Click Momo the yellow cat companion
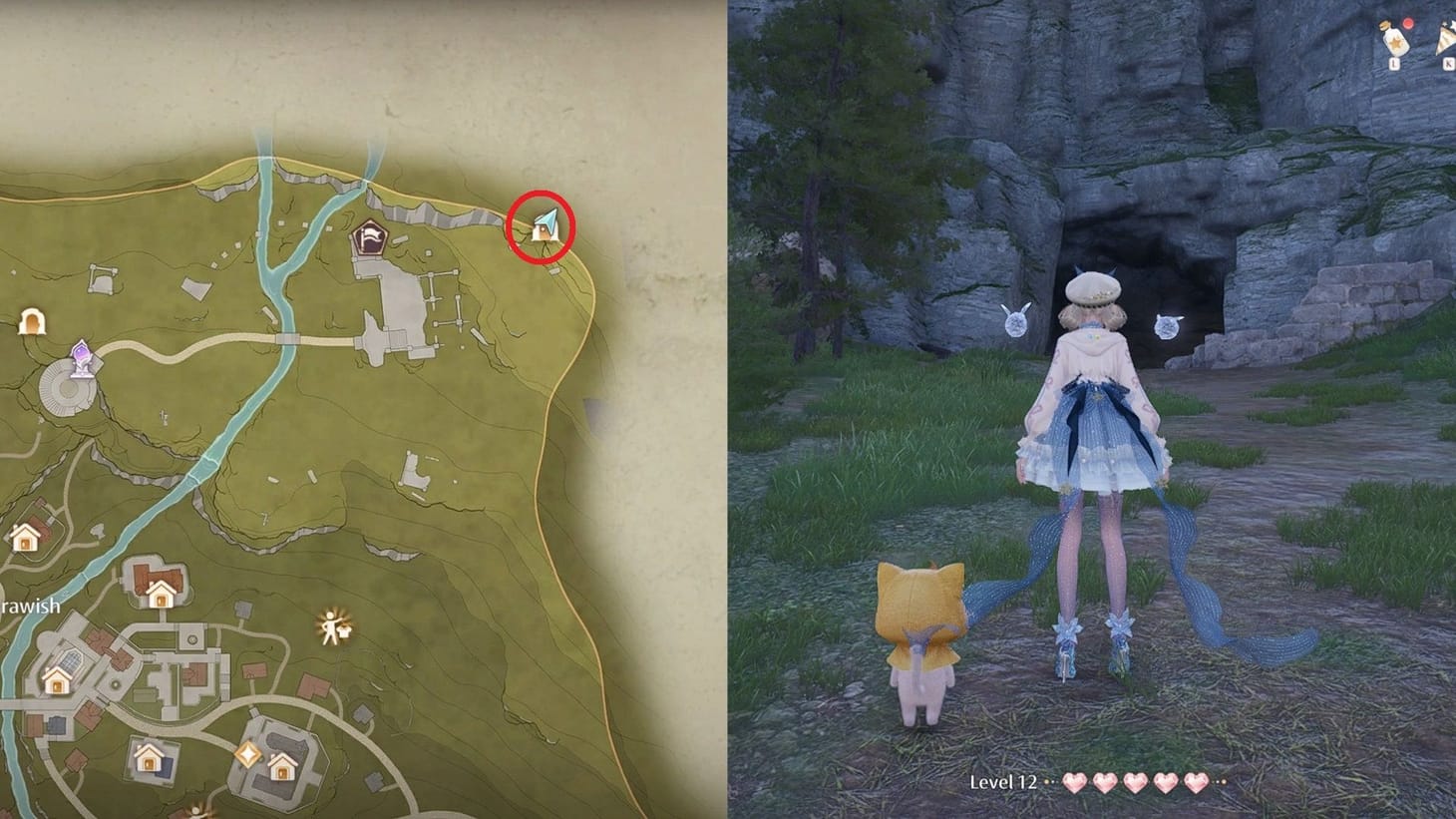 [919, 638]
